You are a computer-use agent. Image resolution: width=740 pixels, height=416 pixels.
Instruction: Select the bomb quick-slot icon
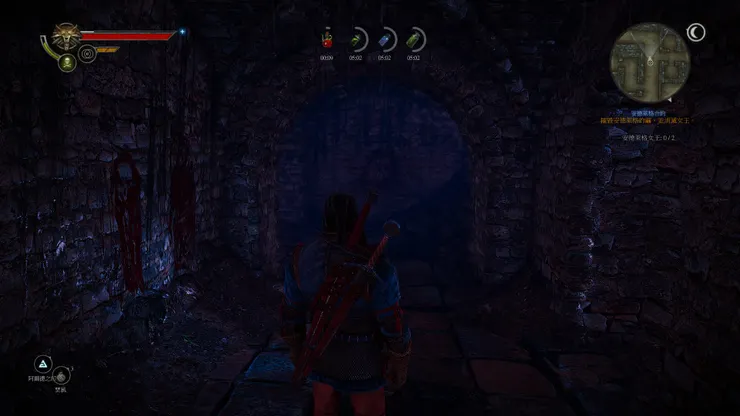tap(62, 376)
